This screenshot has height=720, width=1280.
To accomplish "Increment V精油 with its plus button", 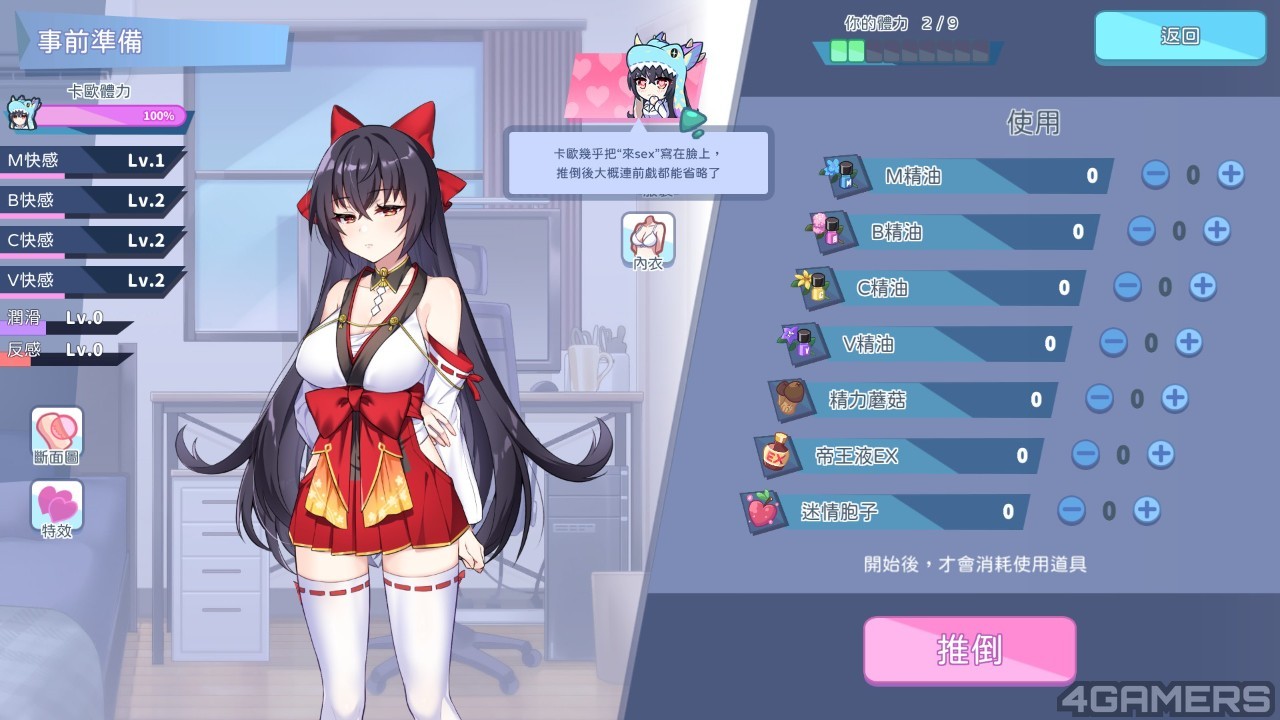I will (x=1188, y=343).
